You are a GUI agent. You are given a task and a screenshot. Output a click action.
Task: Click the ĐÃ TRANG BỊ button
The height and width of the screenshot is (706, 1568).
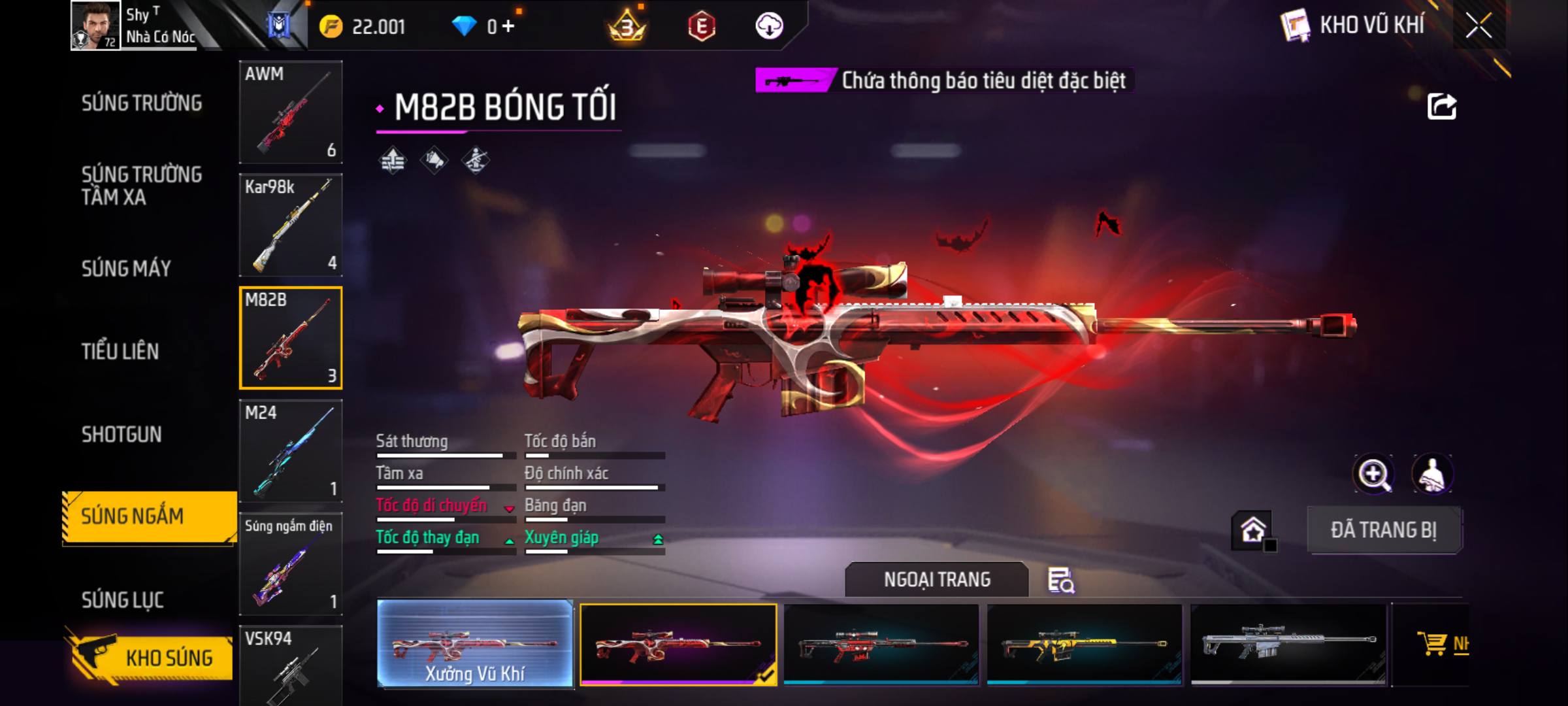tap(1384, 530)
